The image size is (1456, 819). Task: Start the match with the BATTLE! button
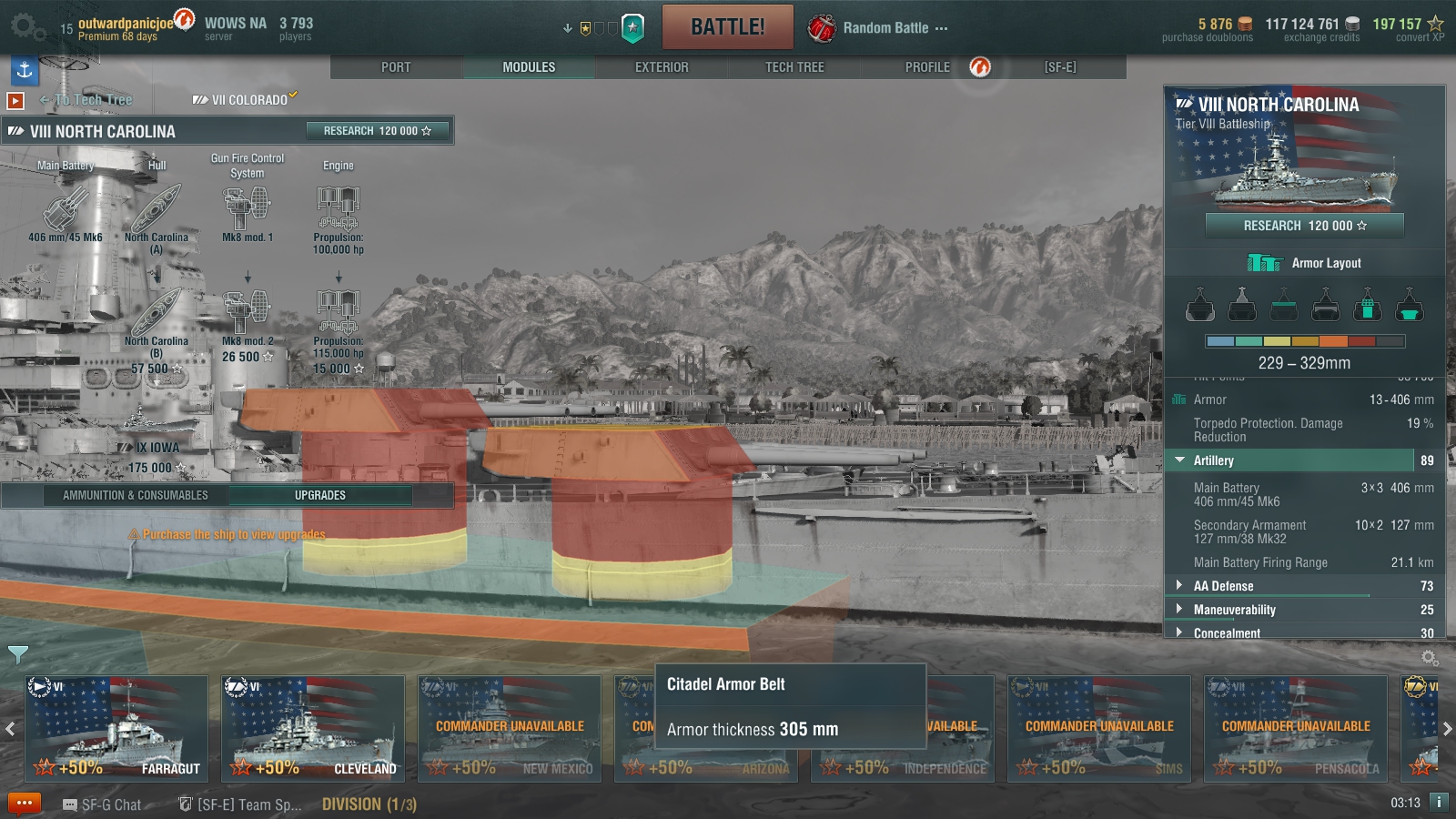coord(727,27)
